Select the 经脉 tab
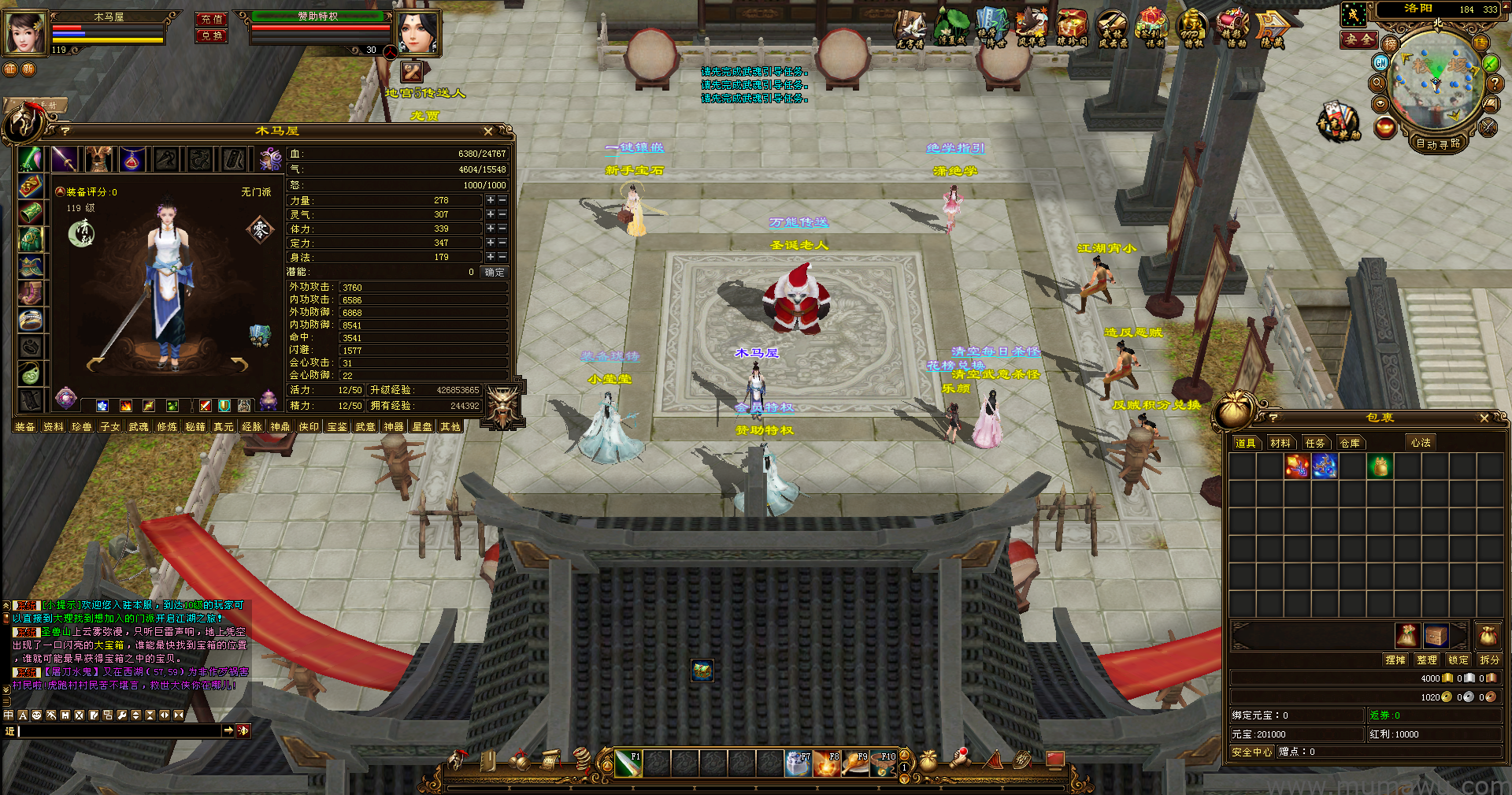Viewport: 1512px width, 795px height. [x=252, y=427]
